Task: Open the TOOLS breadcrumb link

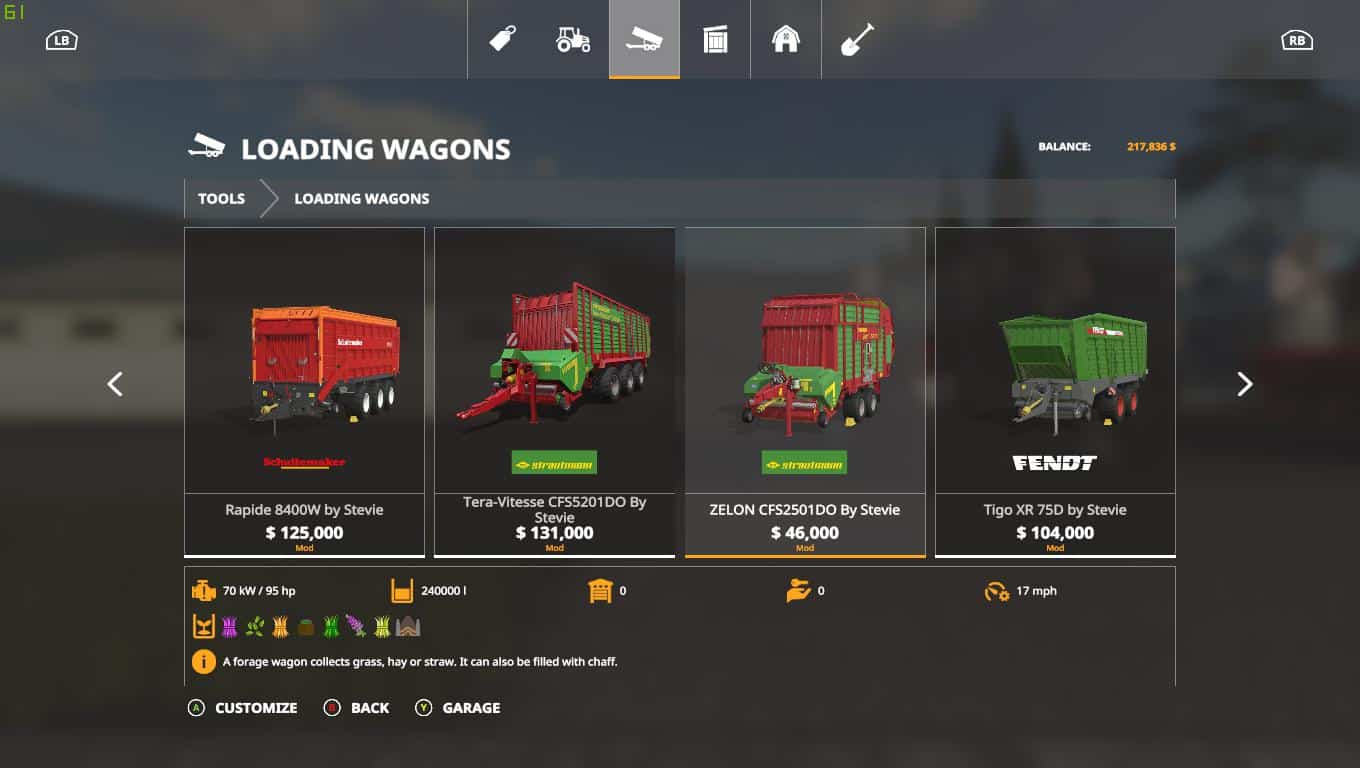Action: (x=221, y=198)
